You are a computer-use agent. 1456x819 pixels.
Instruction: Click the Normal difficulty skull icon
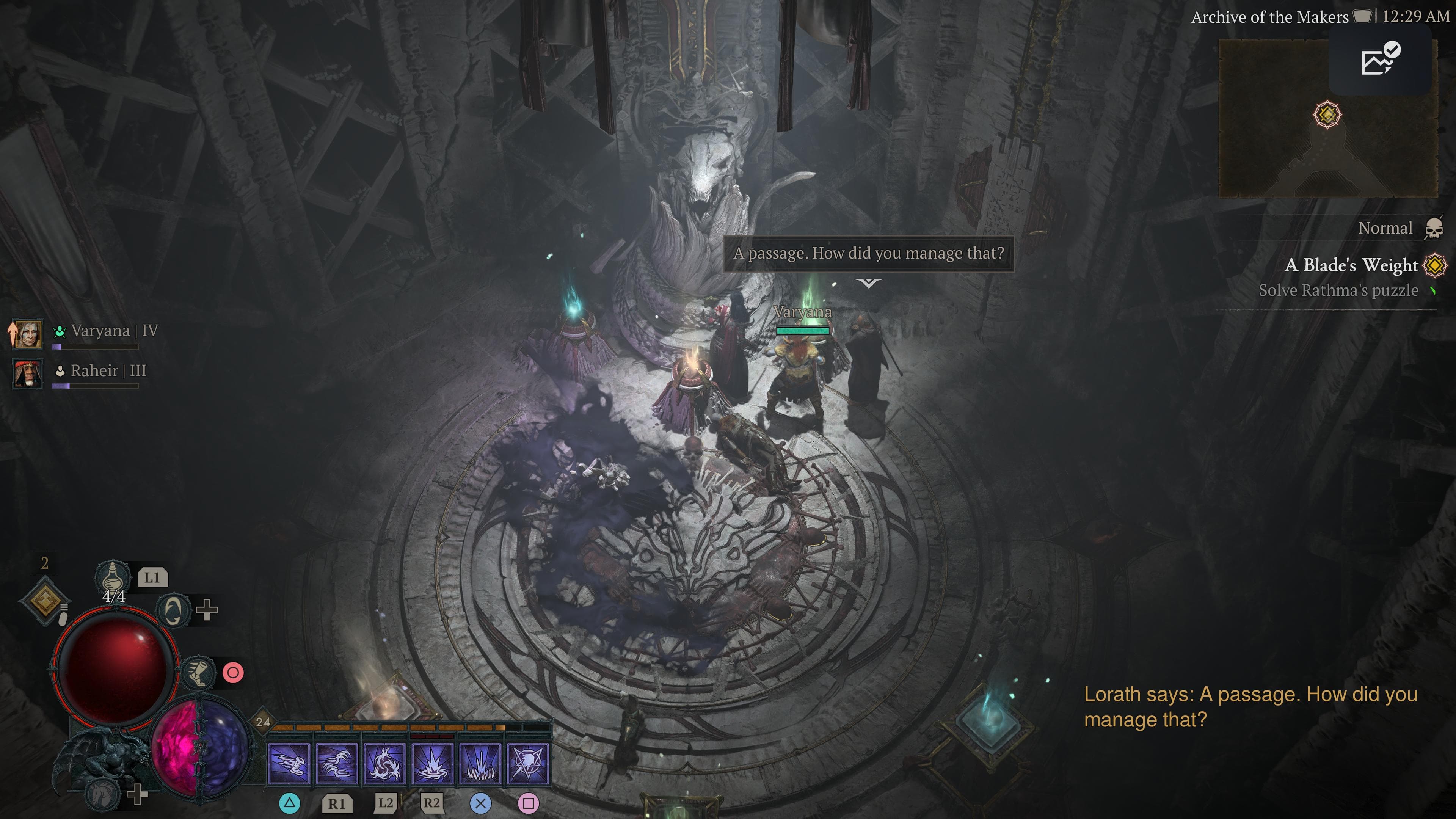1434,228
